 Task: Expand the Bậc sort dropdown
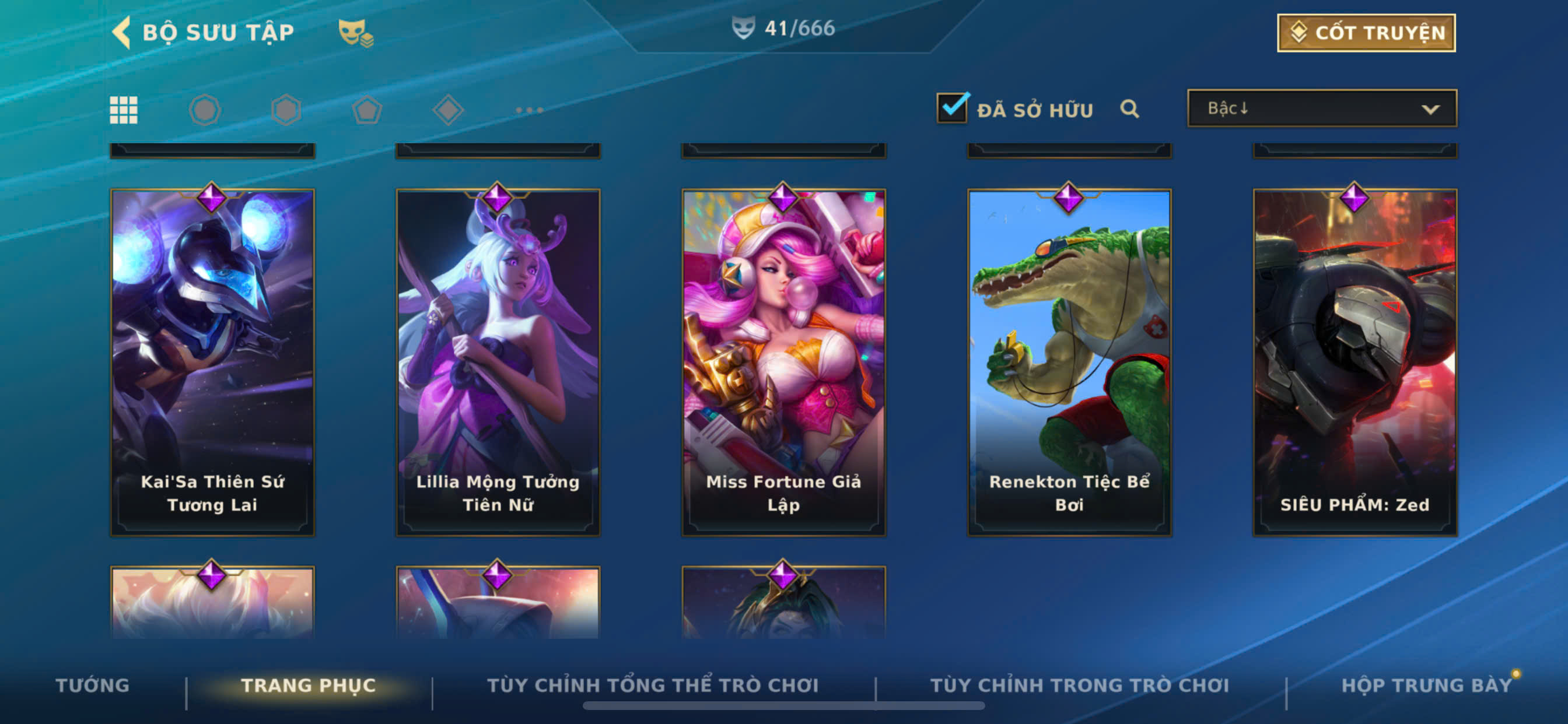click(1321, 109)
